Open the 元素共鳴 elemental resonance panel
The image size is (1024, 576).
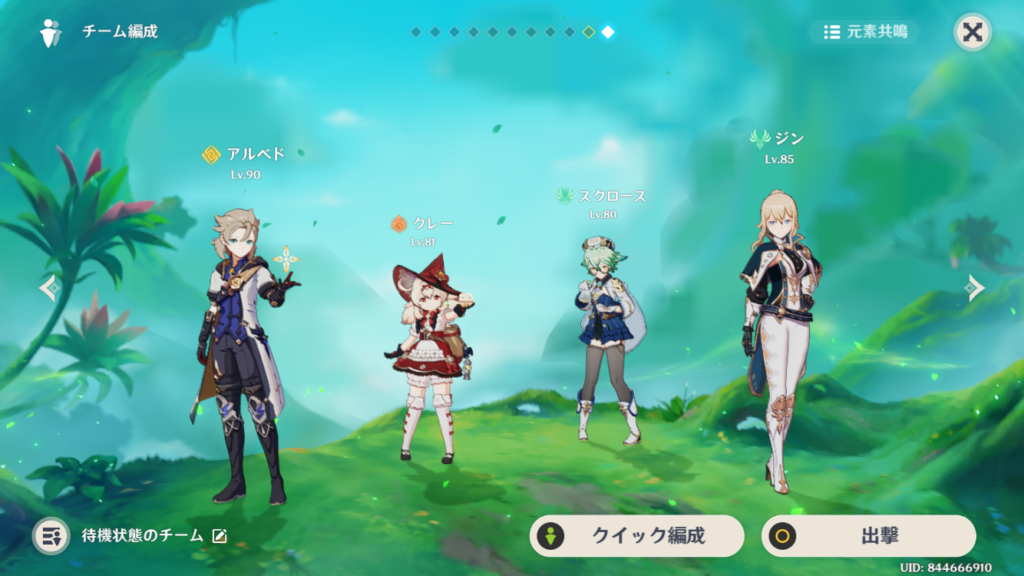click(865, 32)
